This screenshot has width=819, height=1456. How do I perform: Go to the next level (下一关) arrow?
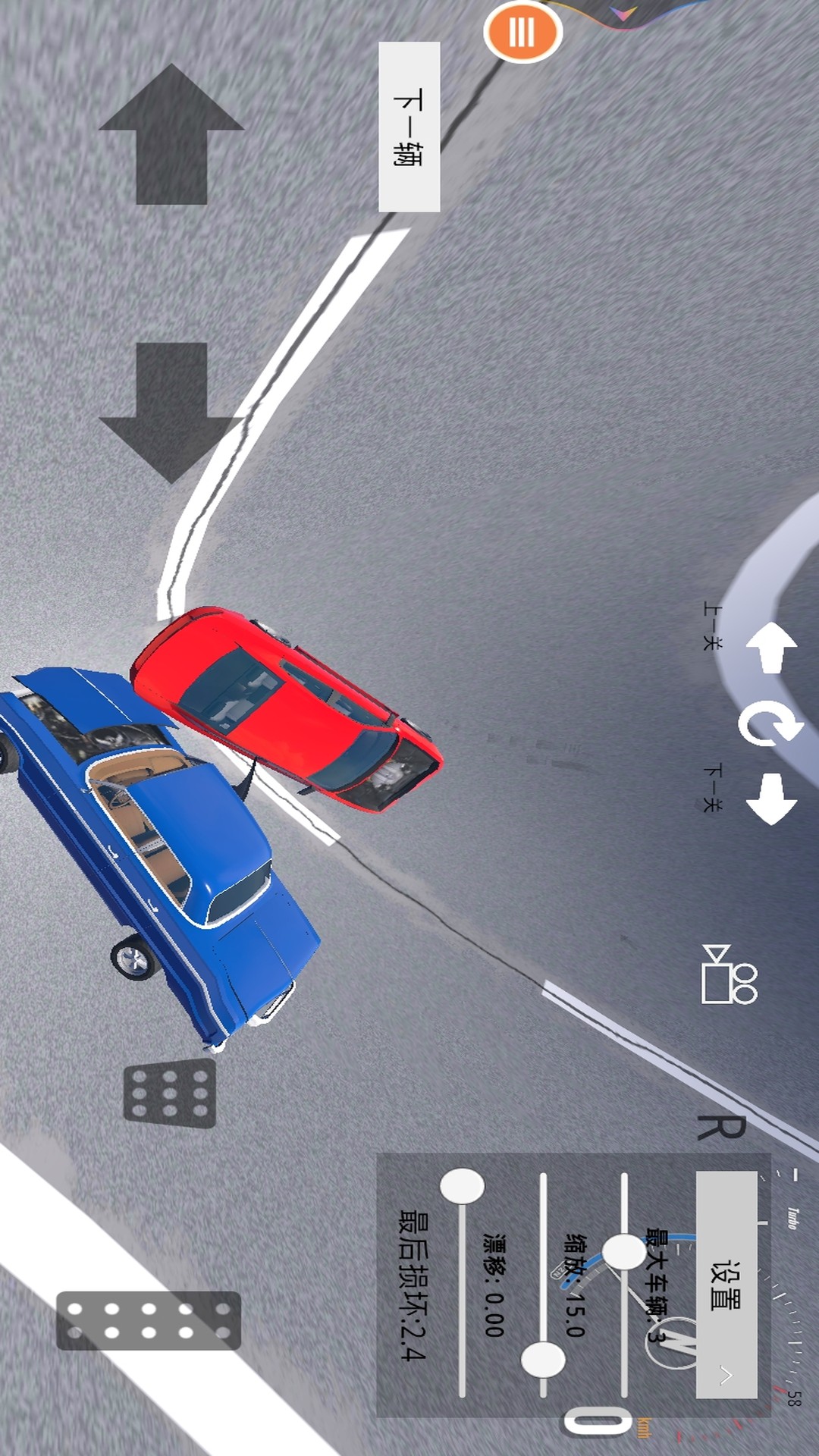tap(771, 799)
